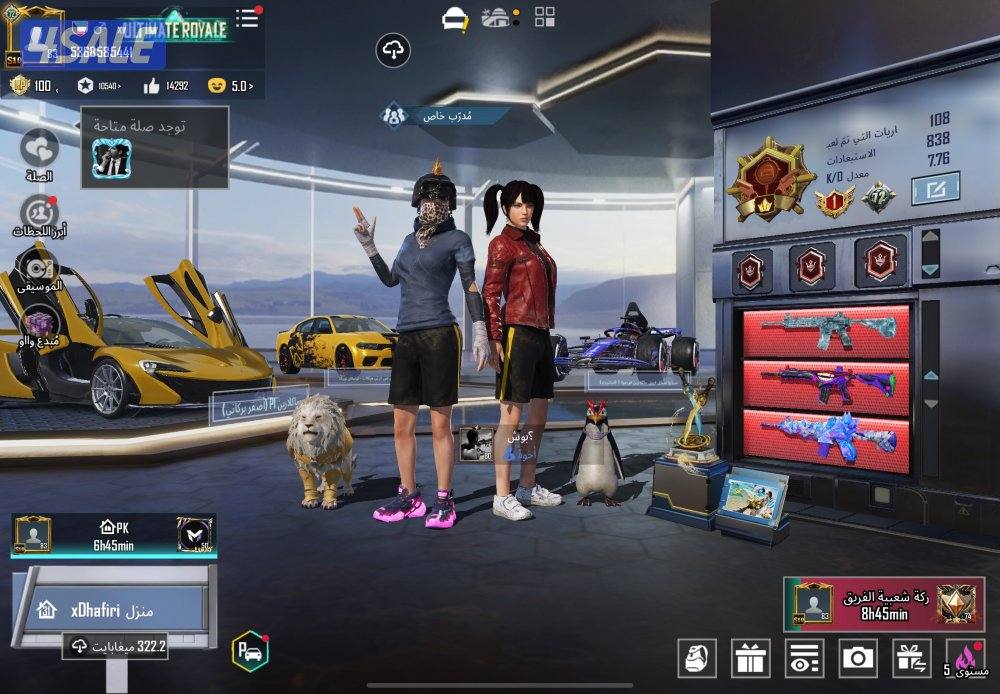The height and width of the screenshot is (694, 1000).
Task: Open the eye visibility list button
Action: [x=804, y=657]
